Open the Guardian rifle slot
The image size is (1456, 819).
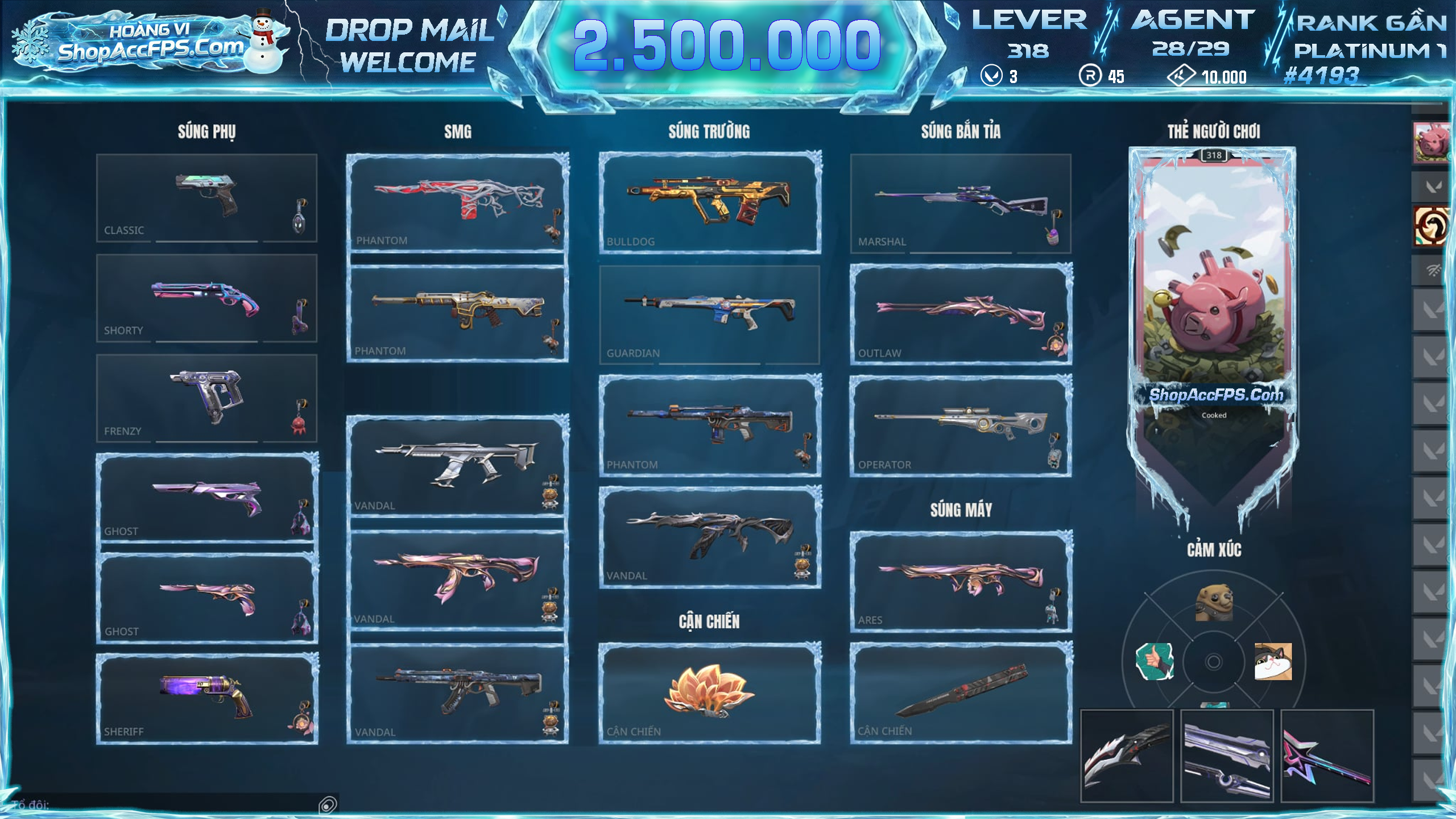tap(709, 314)
